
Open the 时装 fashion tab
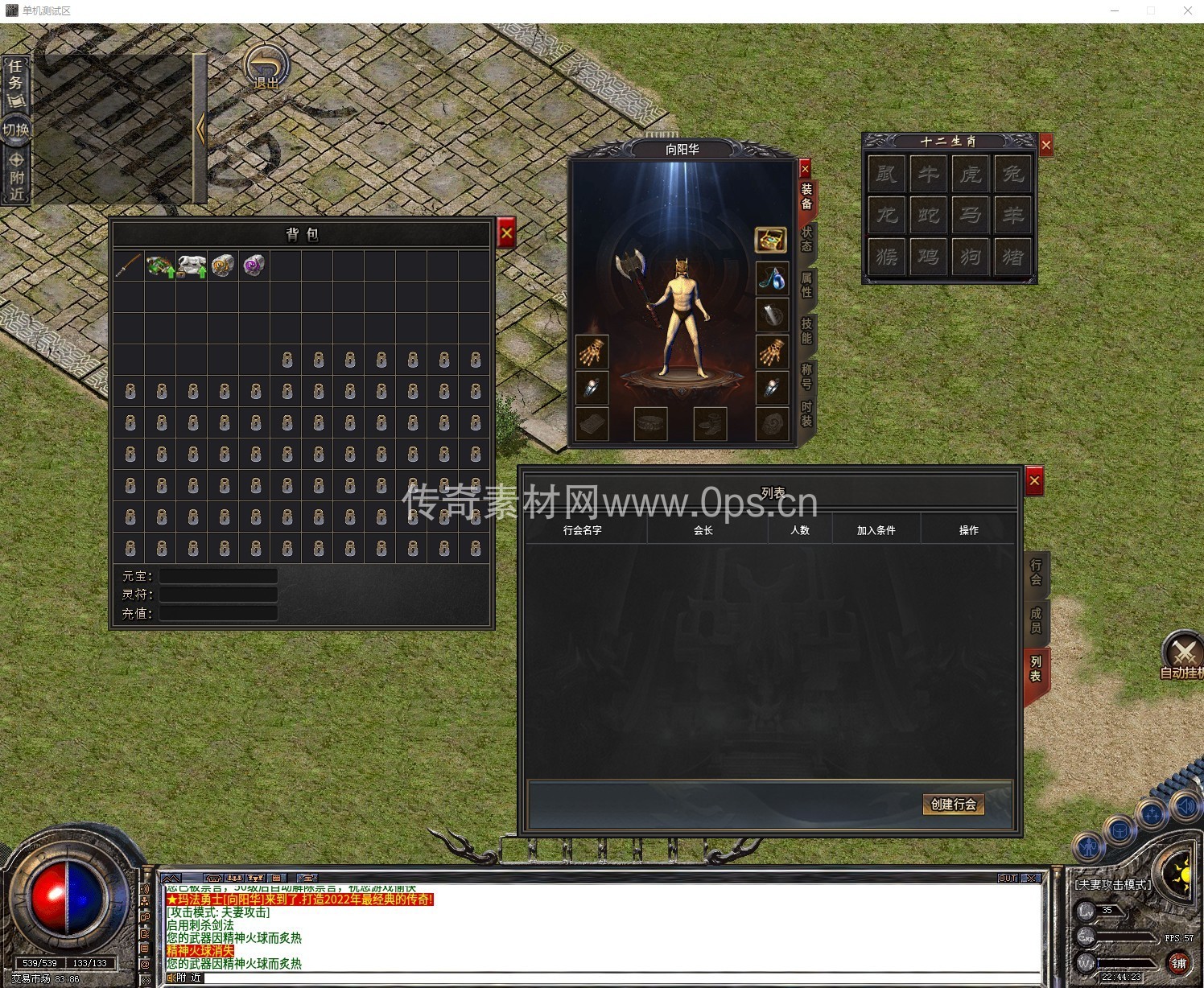point(806,414)
